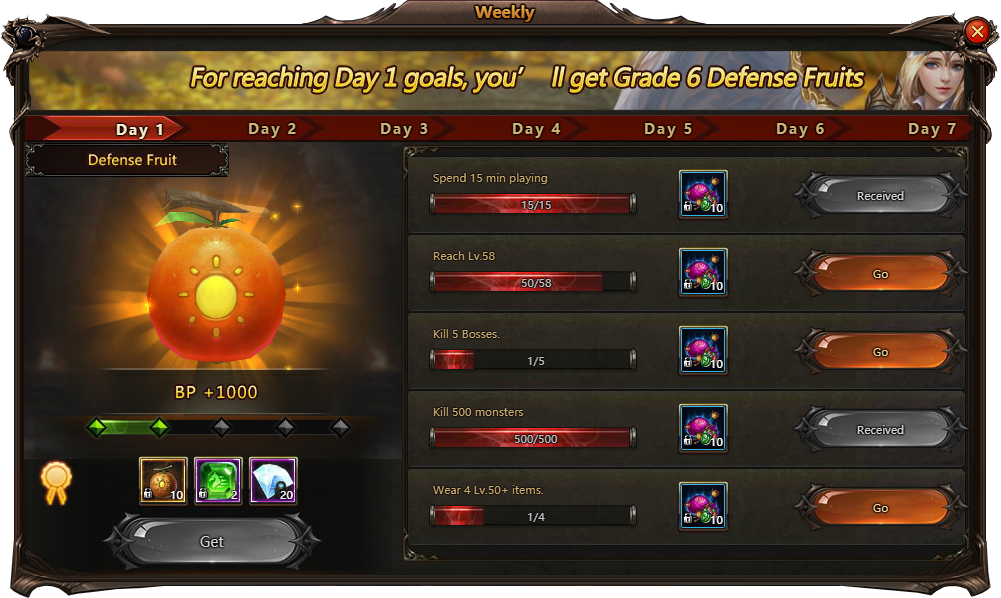
Task: Select the Day 4 tab
Action: (536, 129)
